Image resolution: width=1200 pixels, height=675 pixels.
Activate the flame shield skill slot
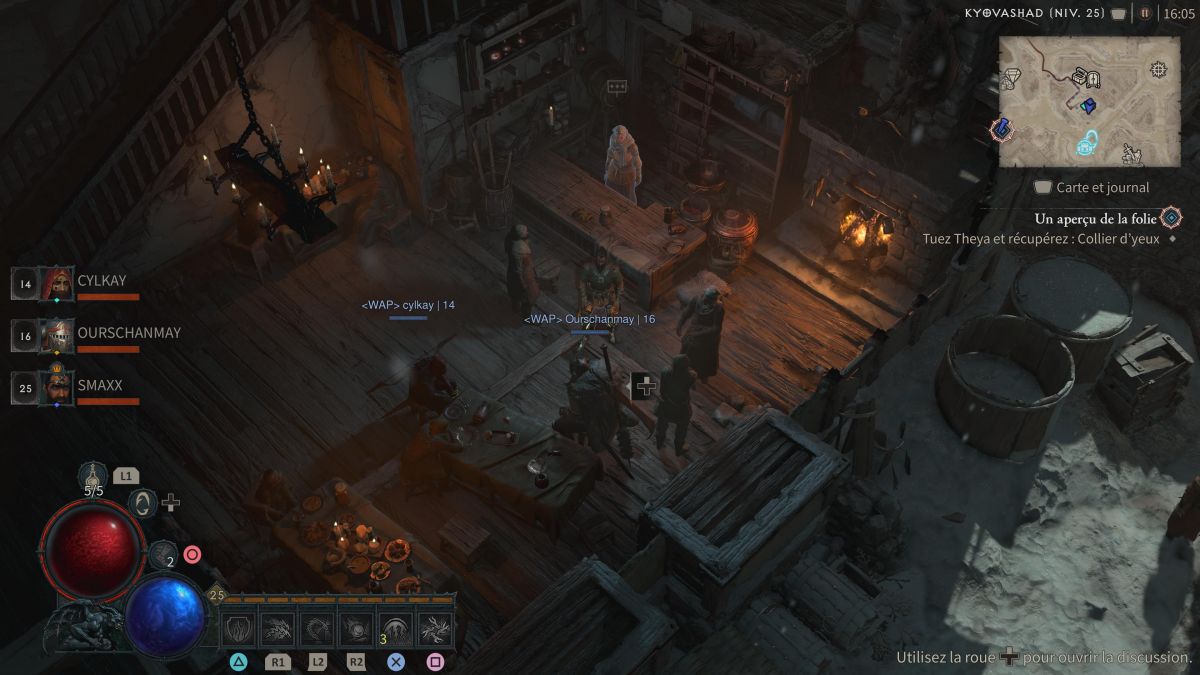[x=239, y=628]
